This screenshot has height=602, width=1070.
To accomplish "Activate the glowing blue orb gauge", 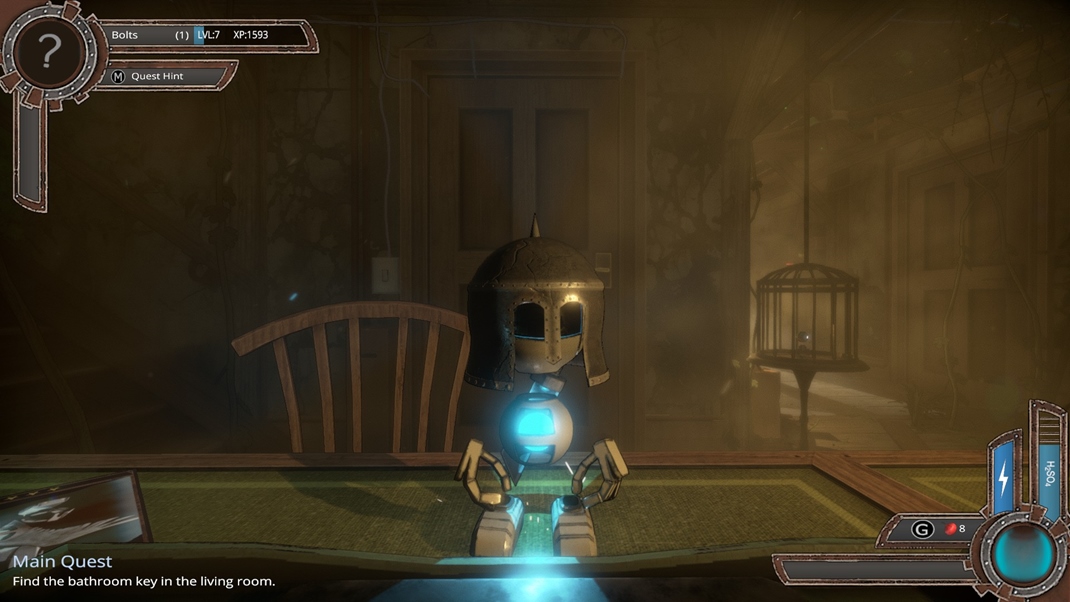I will 1023,553.
